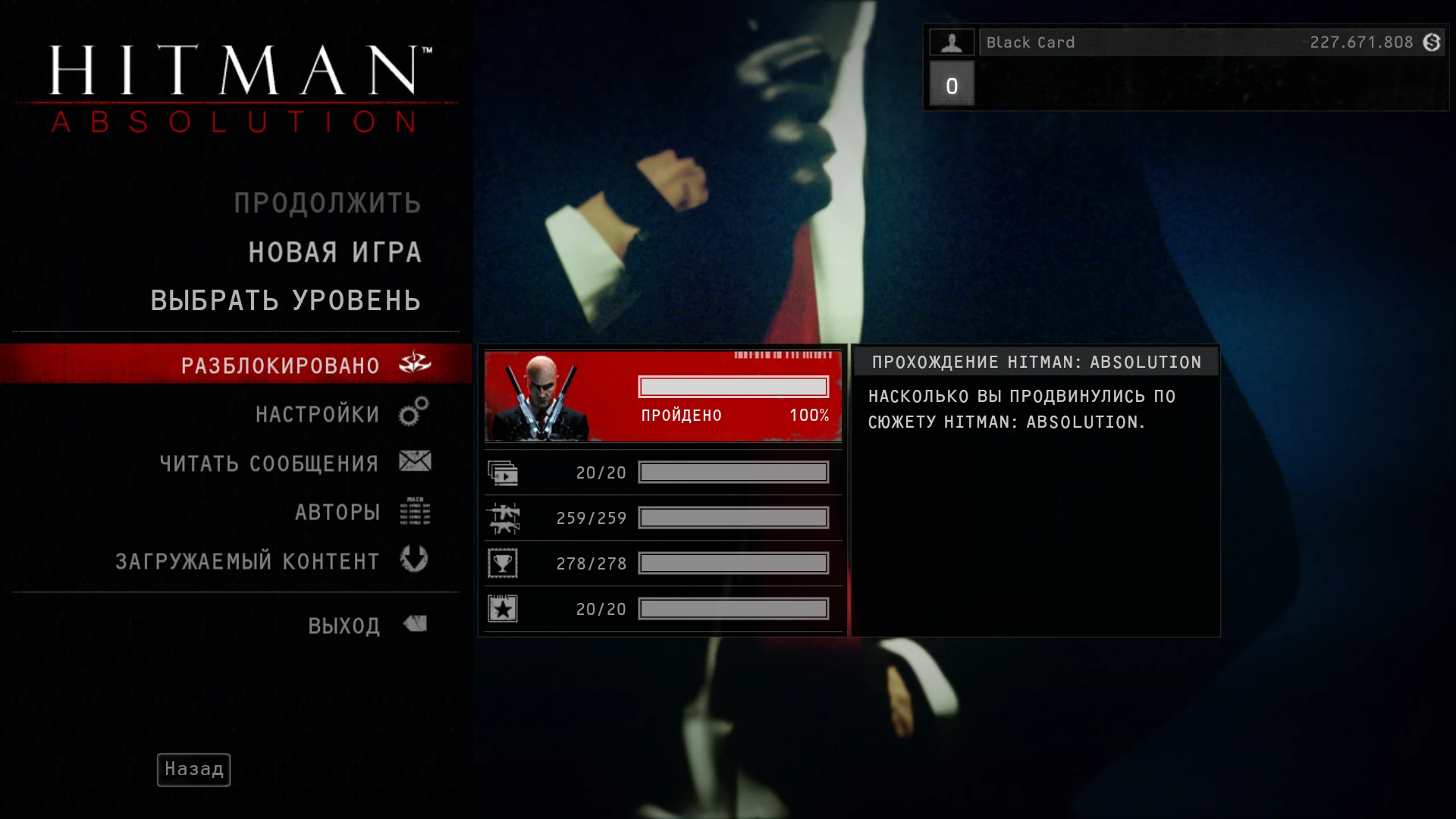Click the weapons icon next to 259/259
1456x819 pixels.
503,517
